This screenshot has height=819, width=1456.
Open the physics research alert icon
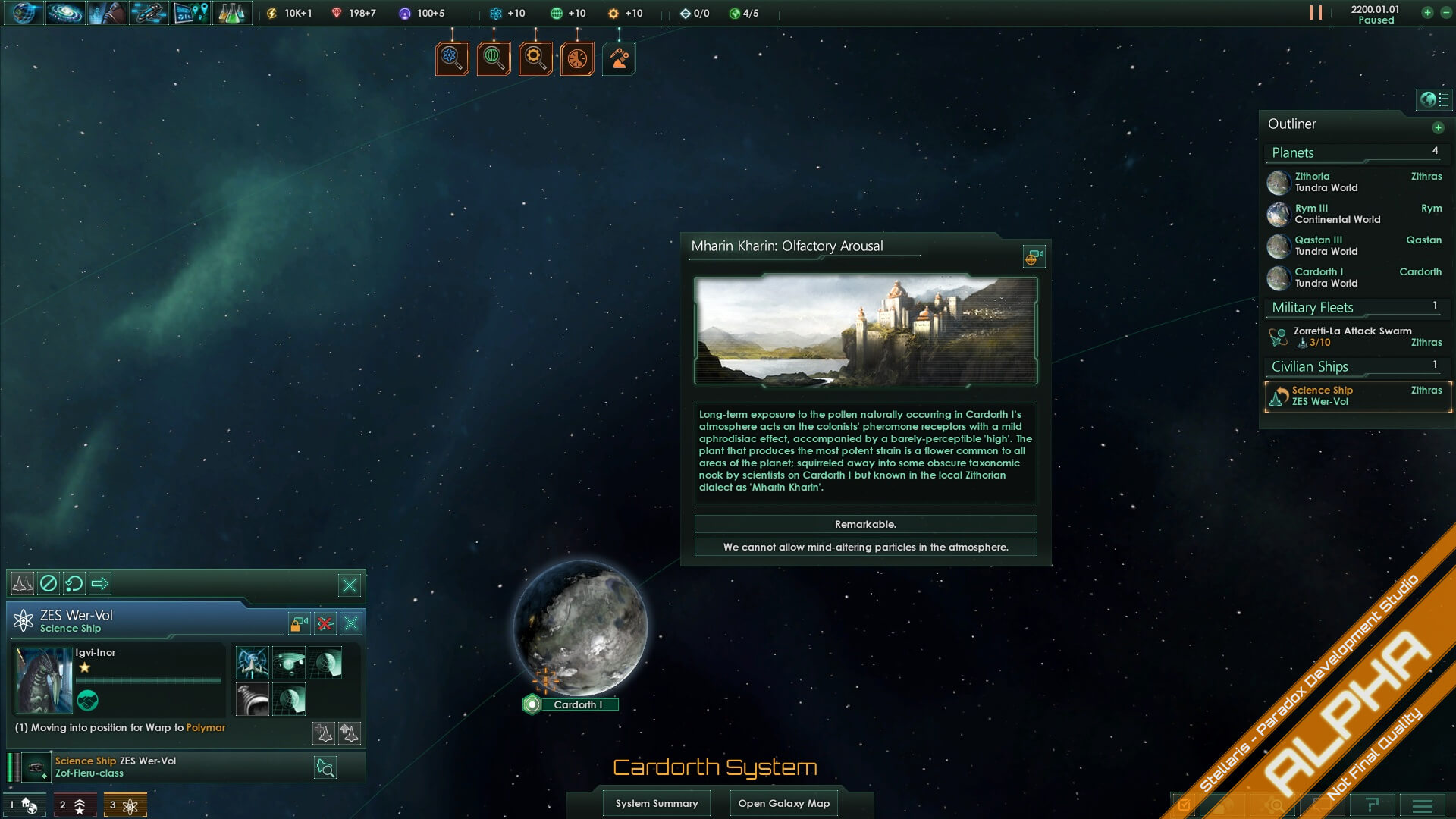452,58
